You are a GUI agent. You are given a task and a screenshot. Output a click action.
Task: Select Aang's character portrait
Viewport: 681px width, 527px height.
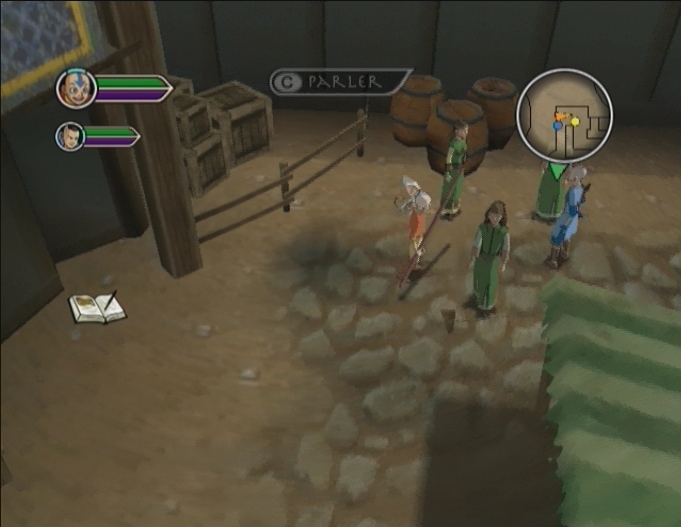(76, 88)
